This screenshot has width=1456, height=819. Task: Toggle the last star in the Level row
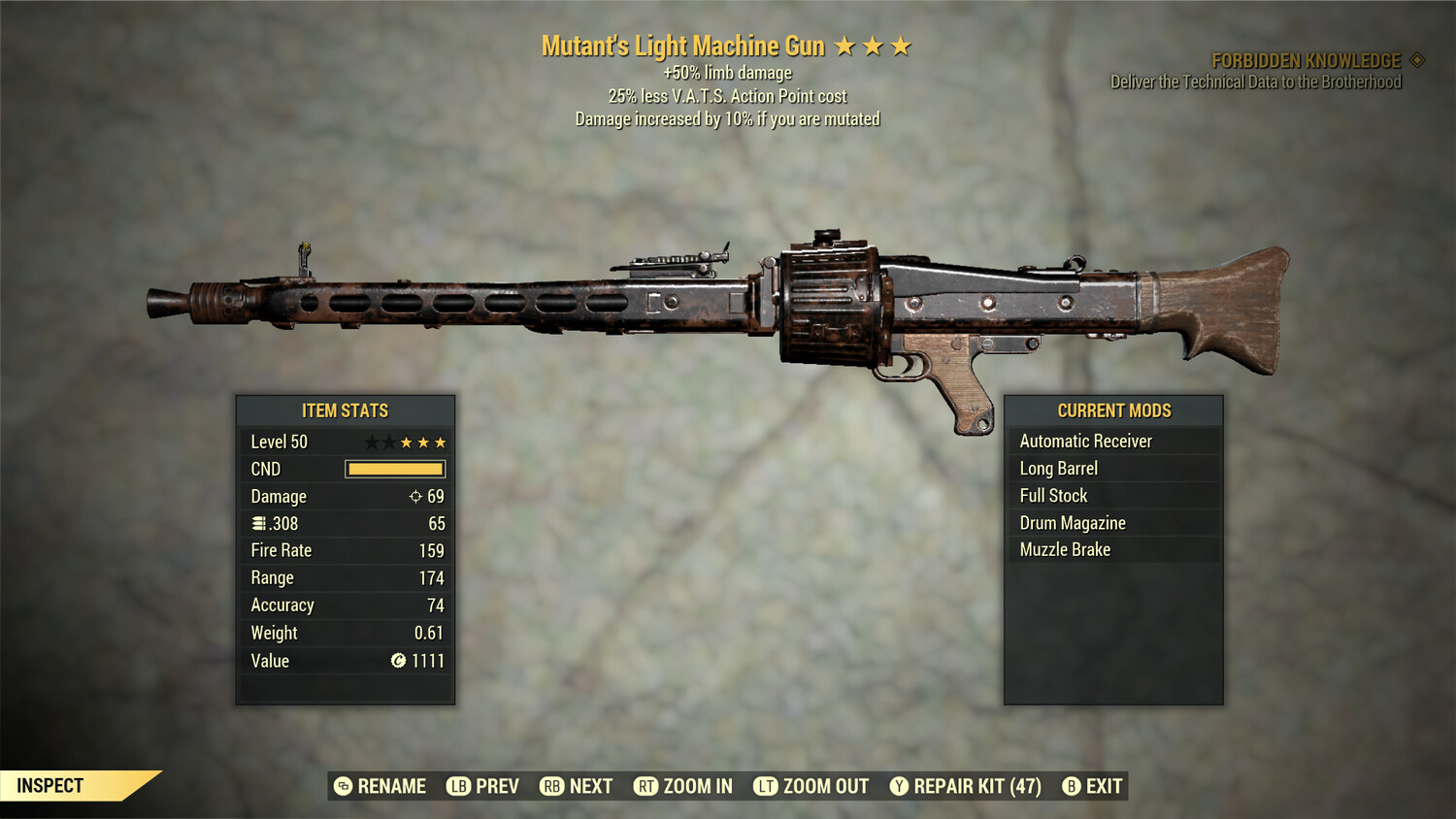coord(440,442)
